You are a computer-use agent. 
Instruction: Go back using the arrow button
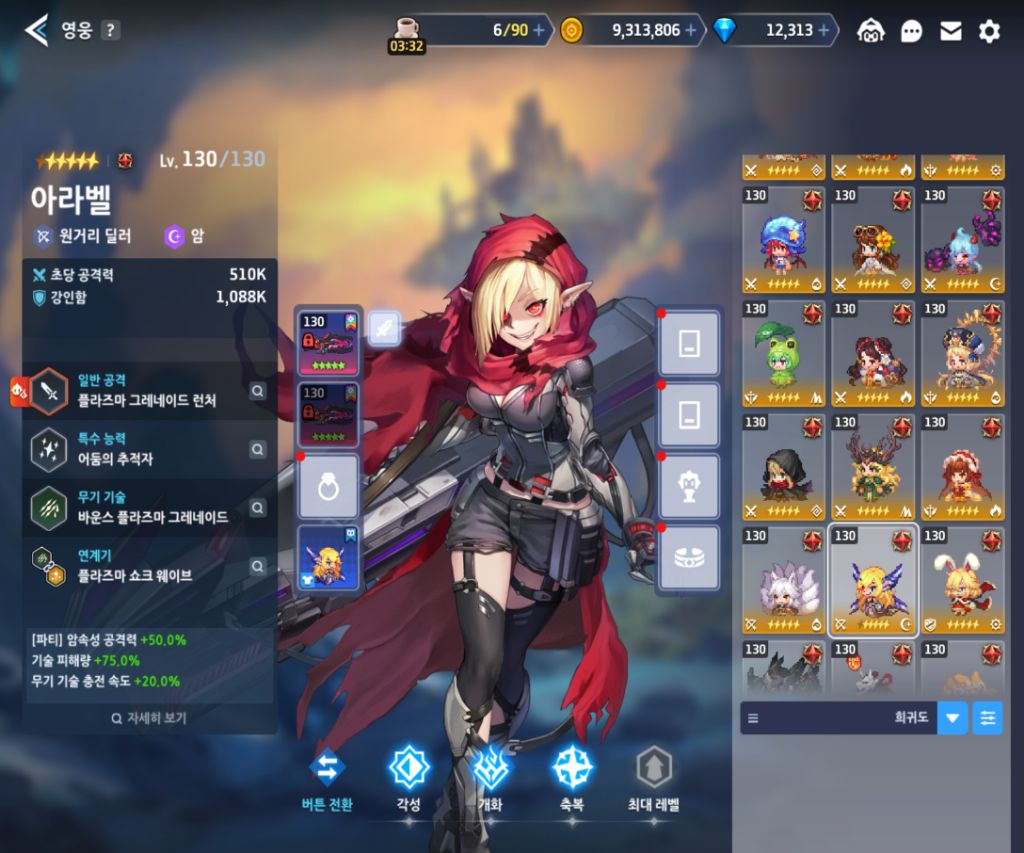click(36, 30)
